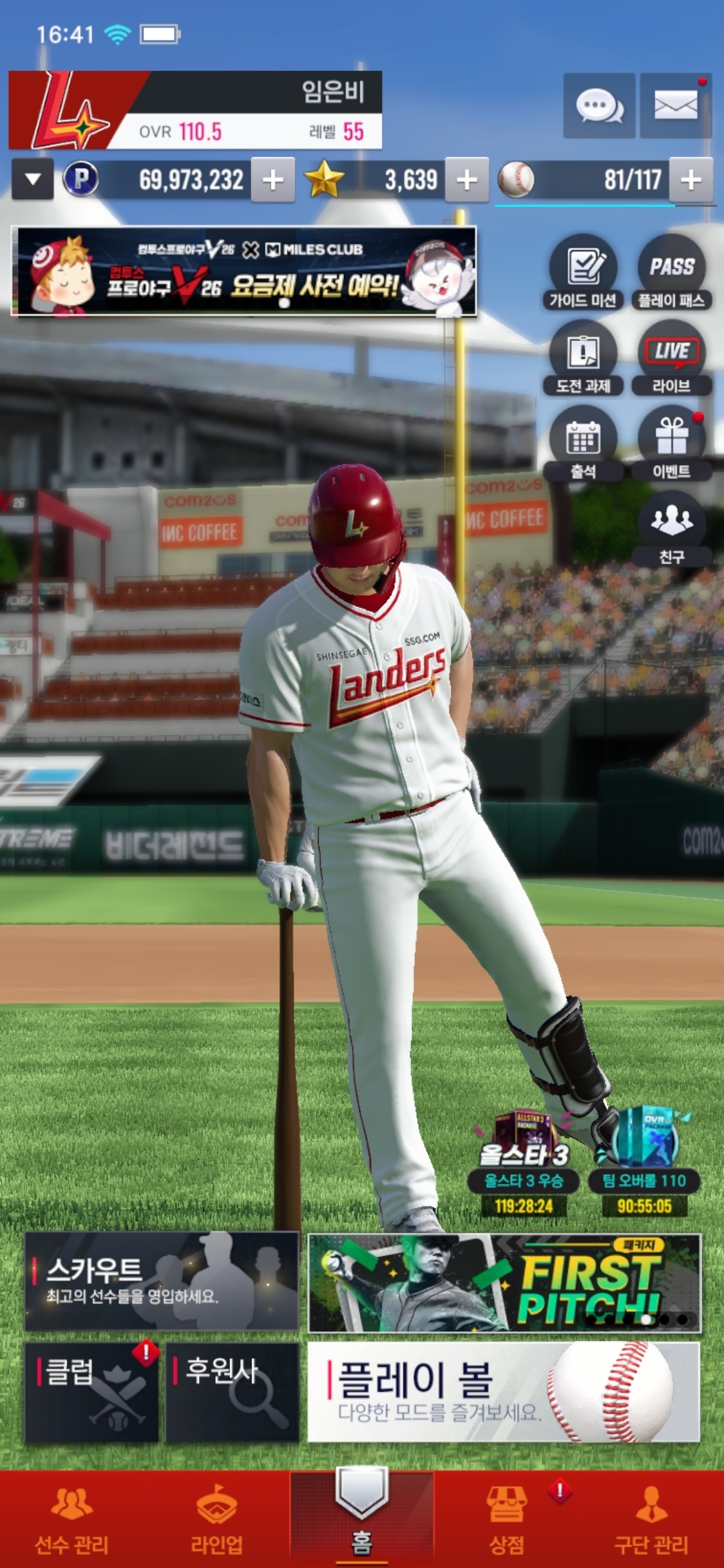Open the 플레이 패스 PASS menu
724x1568 pixels.
671,273
